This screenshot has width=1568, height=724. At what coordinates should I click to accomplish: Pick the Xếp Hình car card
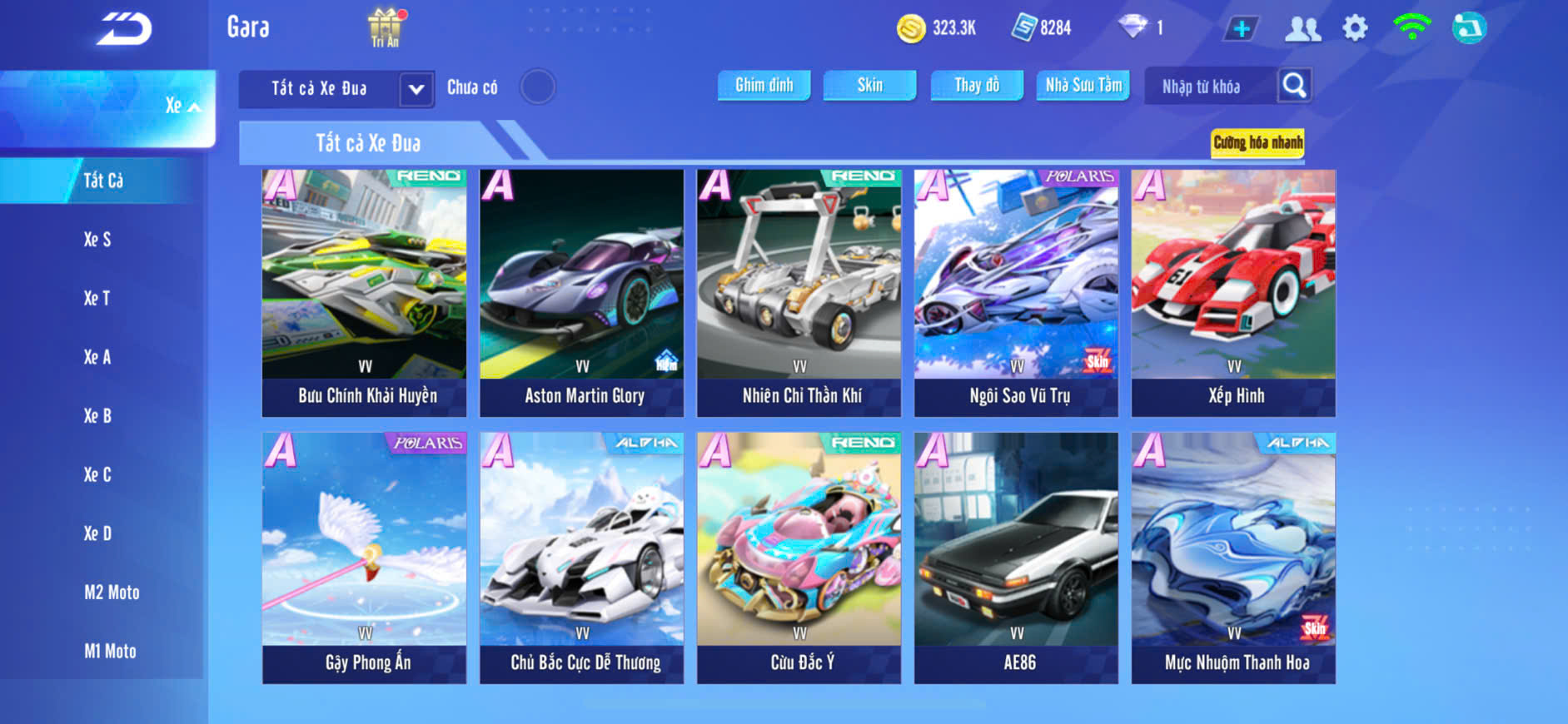[1233, 293]
